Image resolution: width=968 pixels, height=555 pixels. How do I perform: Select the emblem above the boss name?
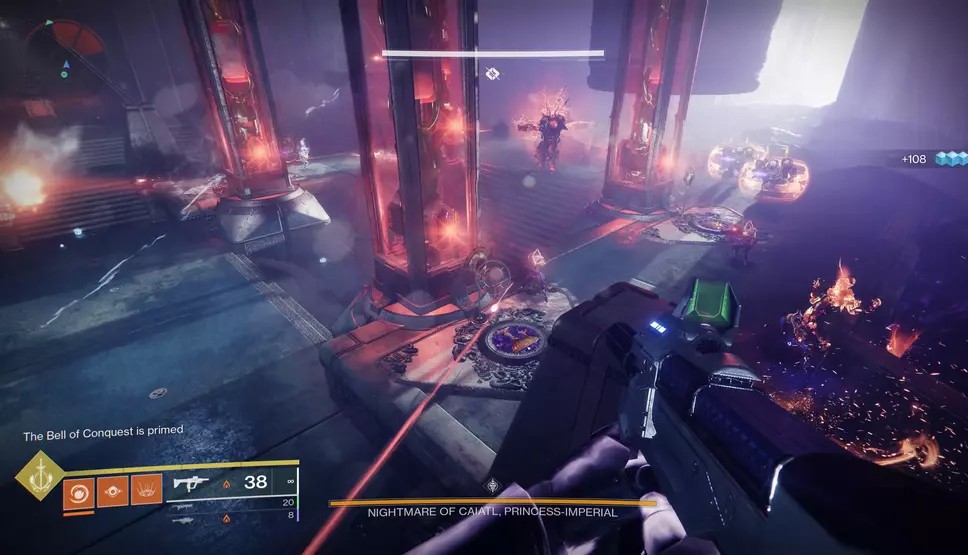[x=492, y=486]
